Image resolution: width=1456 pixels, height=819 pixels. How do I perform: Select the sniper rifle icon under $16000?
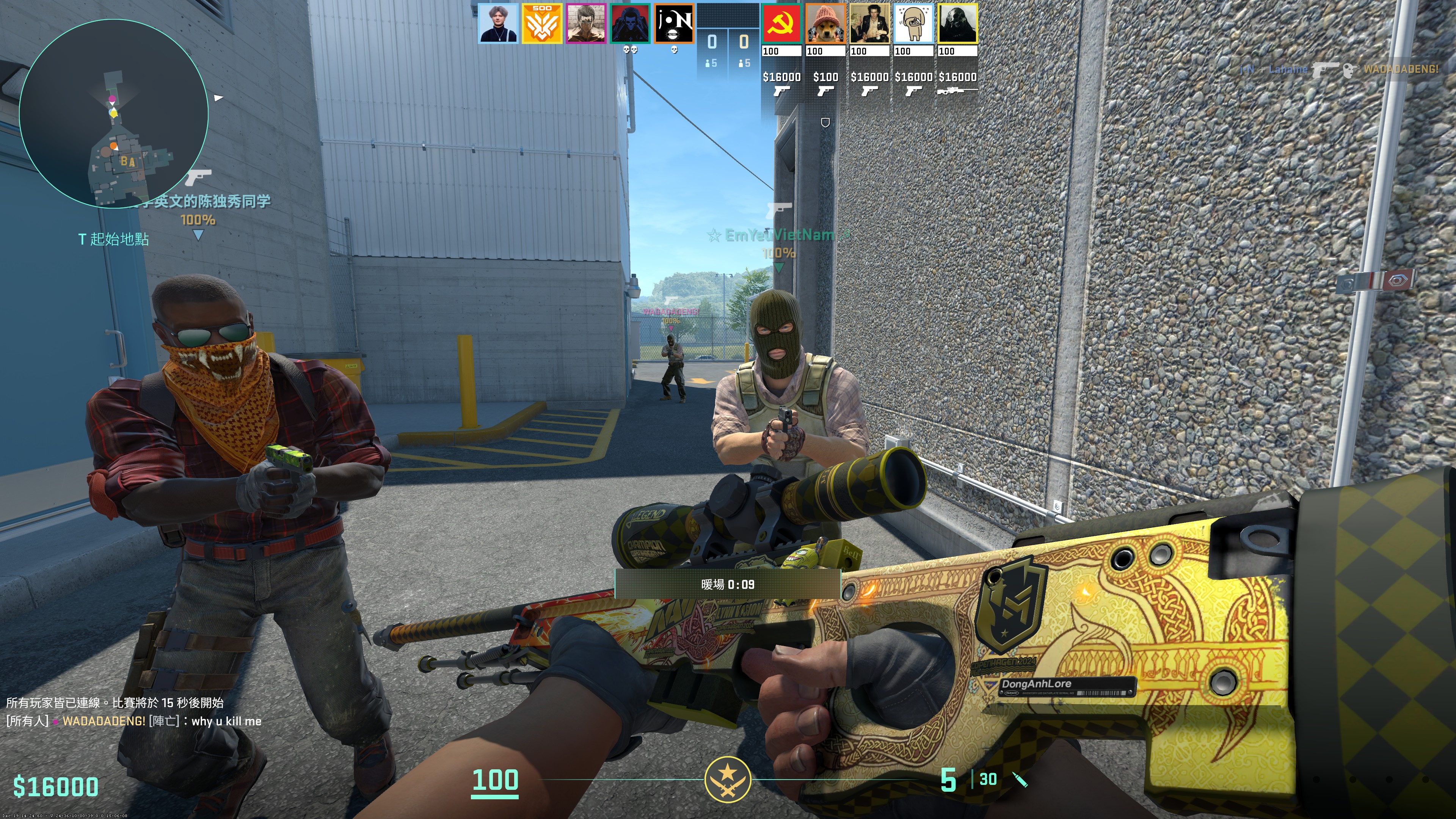click(x=957, y=91)
